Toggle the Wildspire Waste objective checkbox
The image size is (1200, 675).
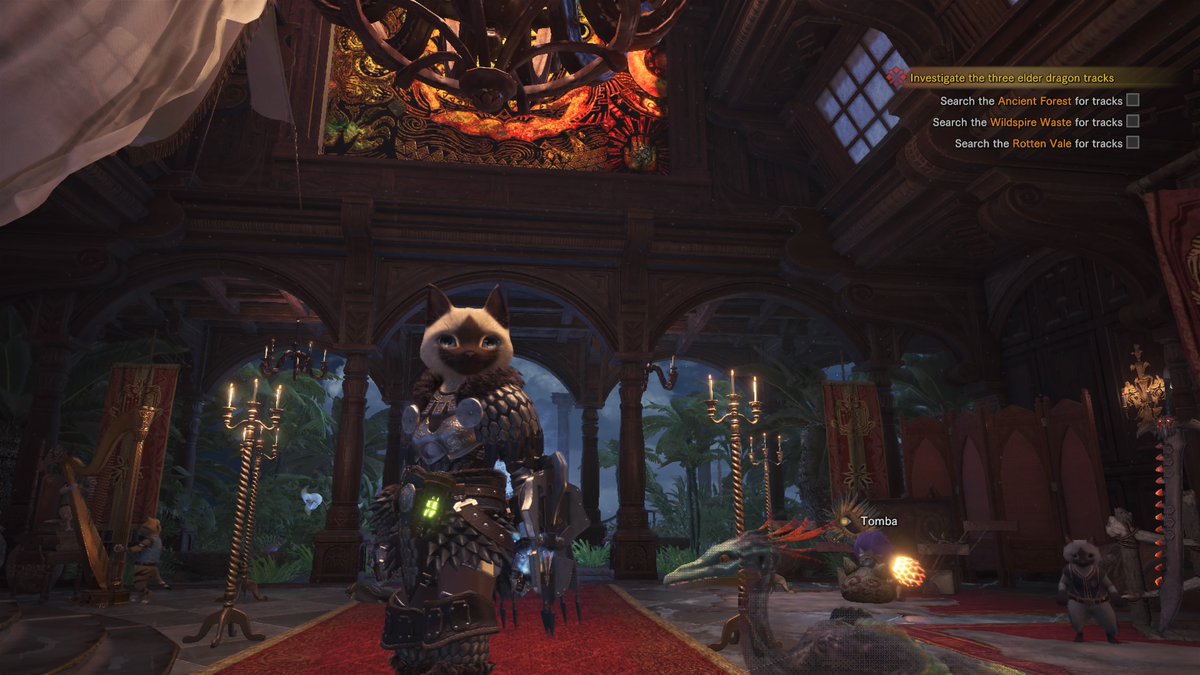tap(1133, 122)
